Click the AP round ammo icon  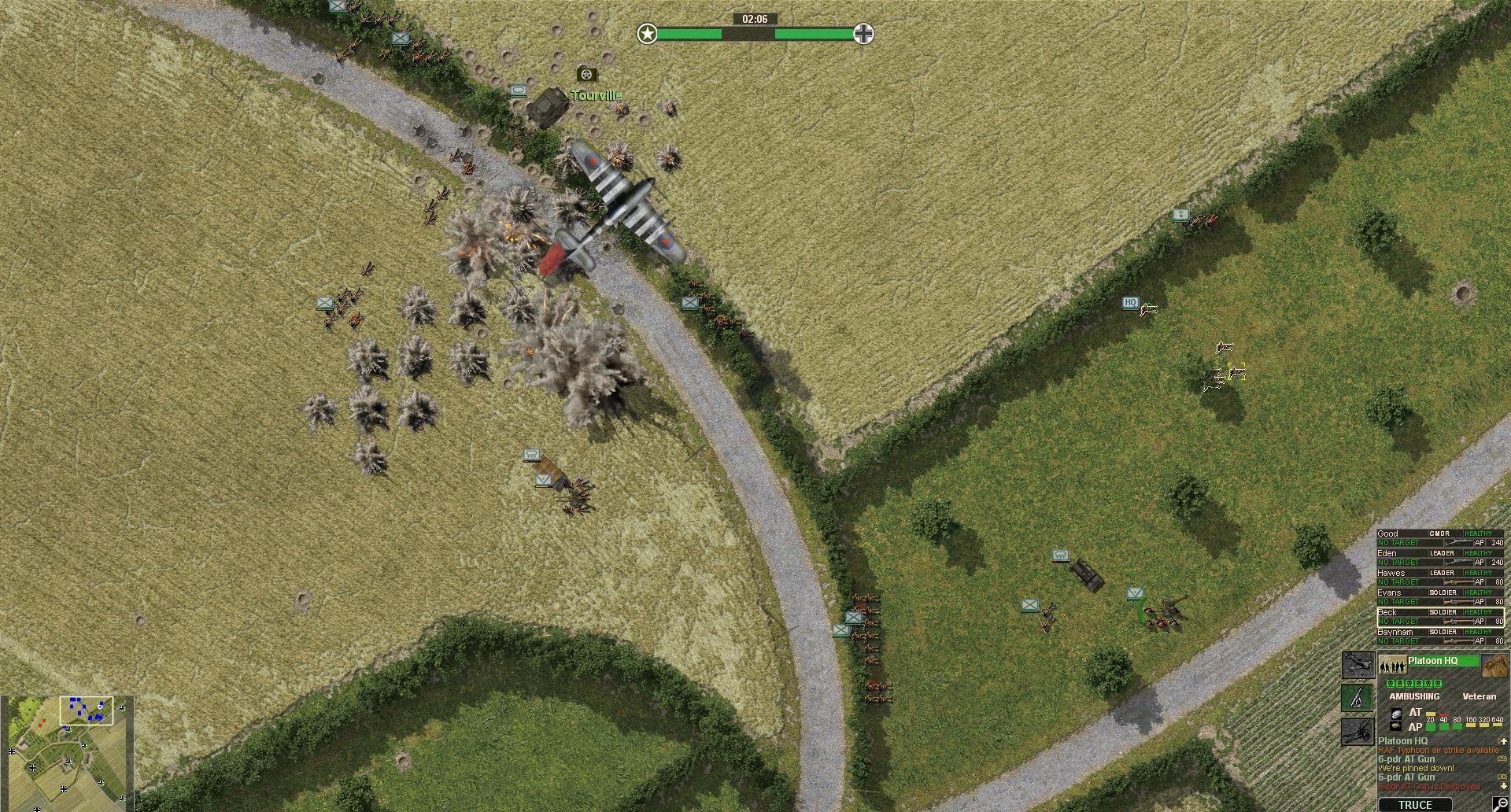1395,725
